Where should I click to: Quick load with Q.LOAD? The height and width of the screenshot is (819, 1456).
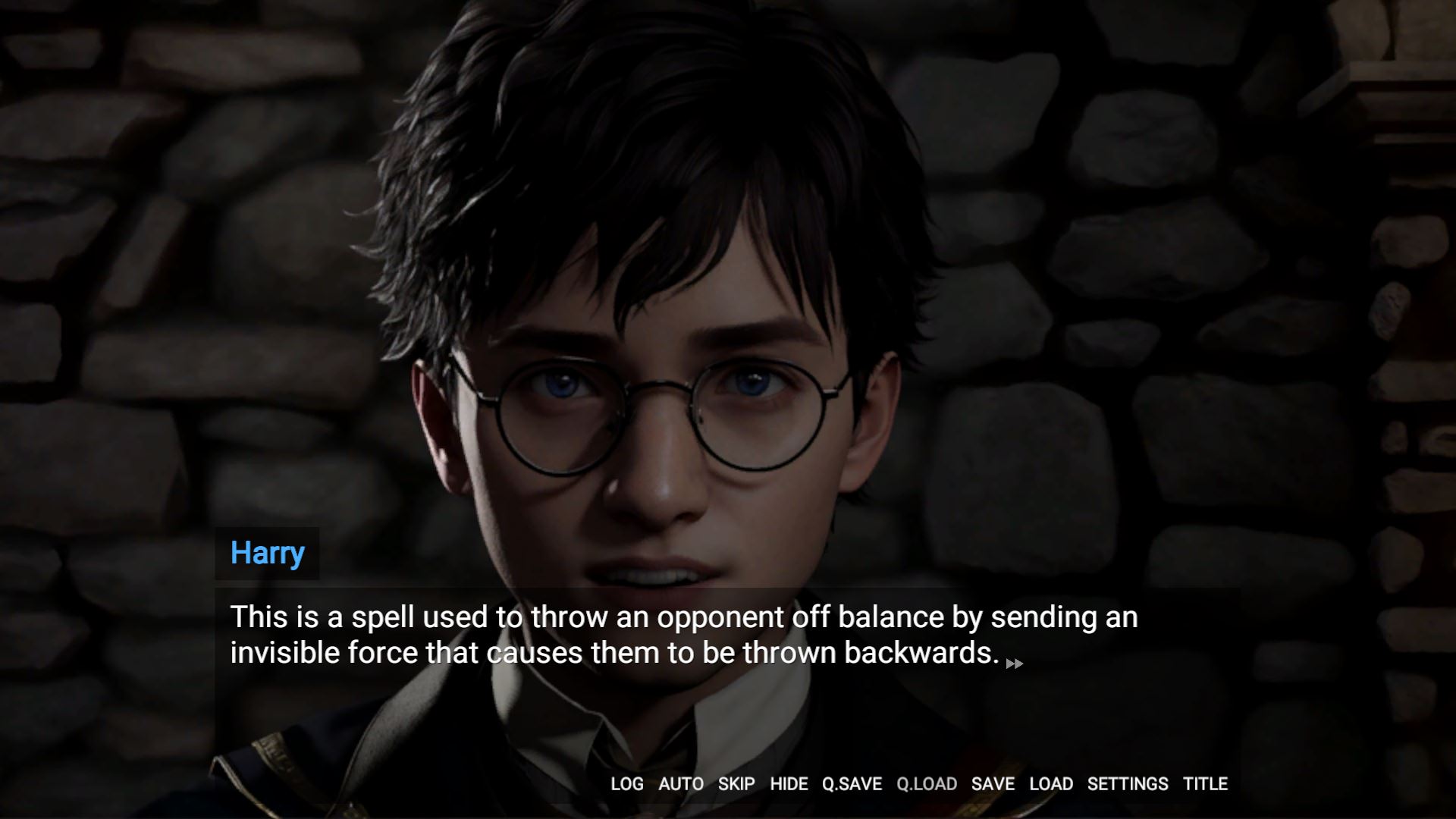926,784
